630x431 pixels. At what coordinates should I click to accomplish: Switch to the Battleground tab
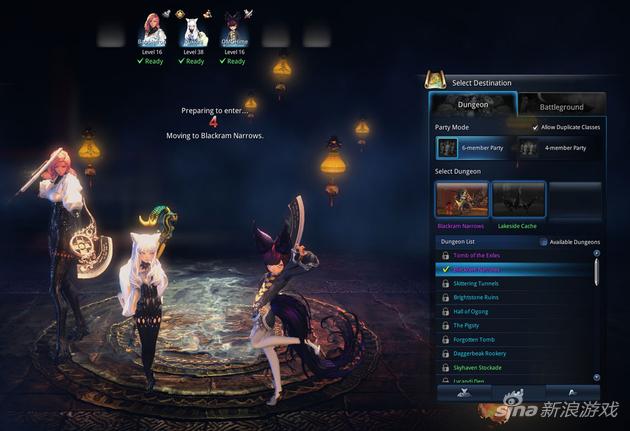tap(561, 105)
